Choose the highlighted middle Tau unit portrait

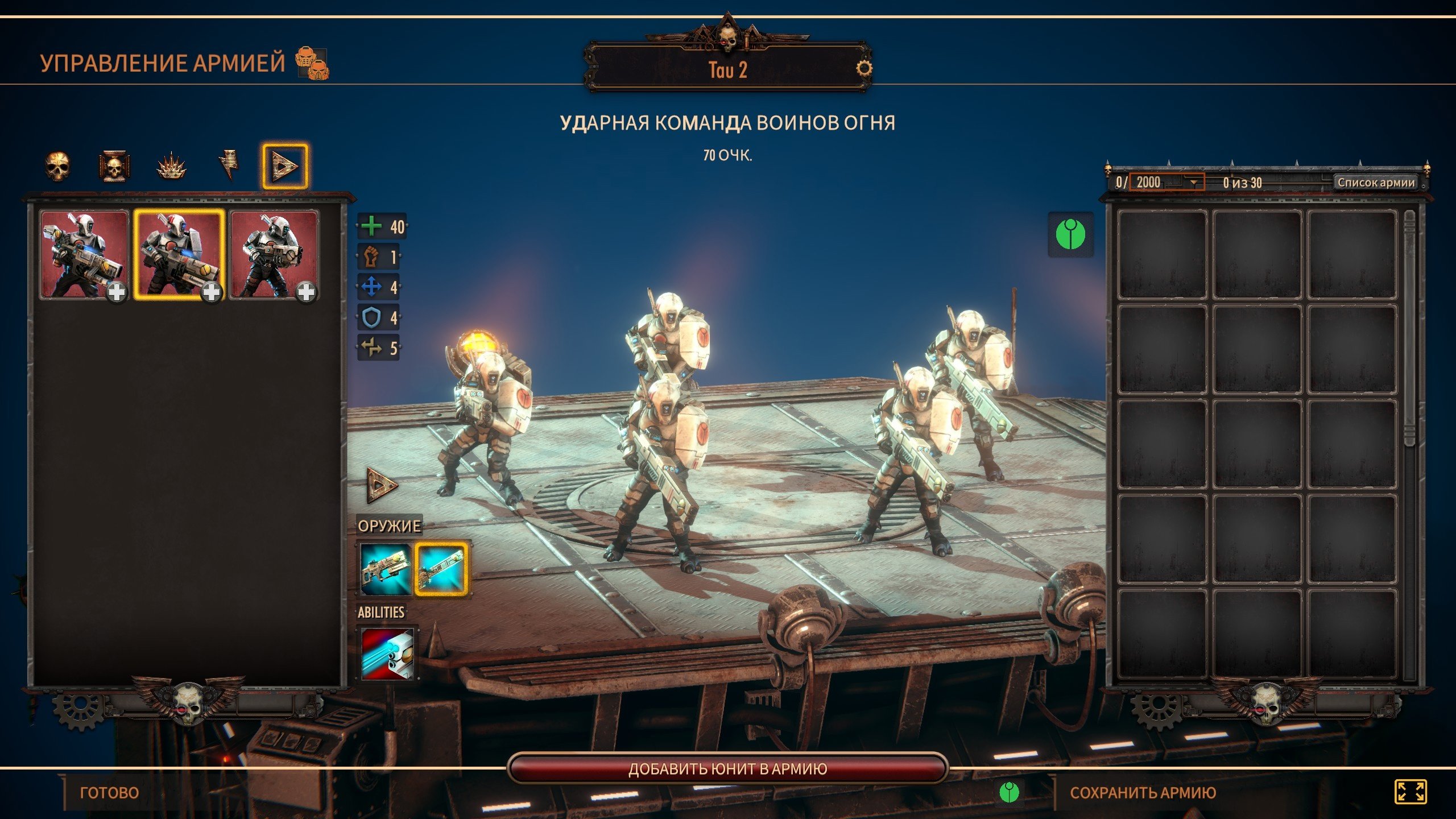click(x=179, y=254)
